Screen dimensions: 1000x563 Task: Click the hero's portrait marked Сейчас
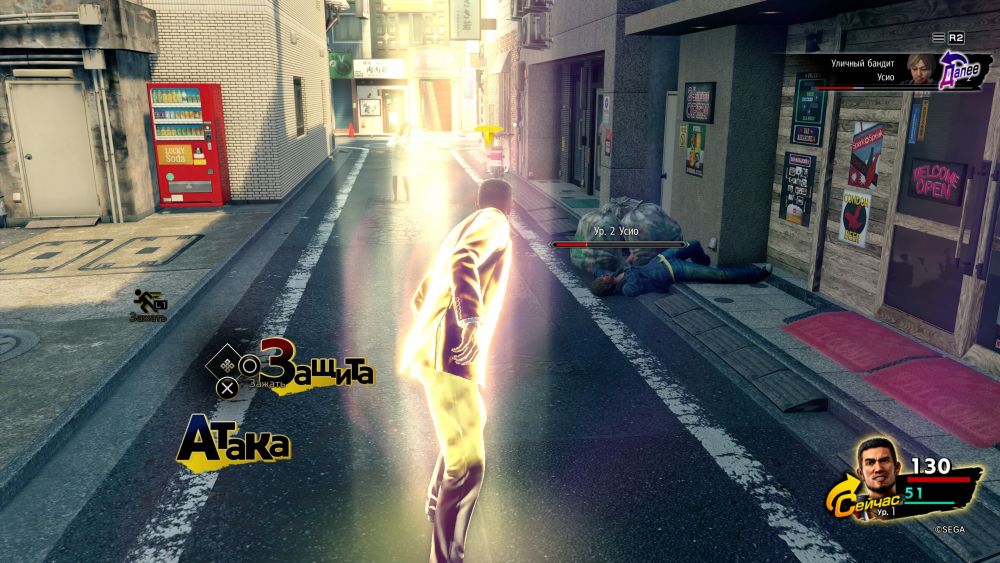877,466
